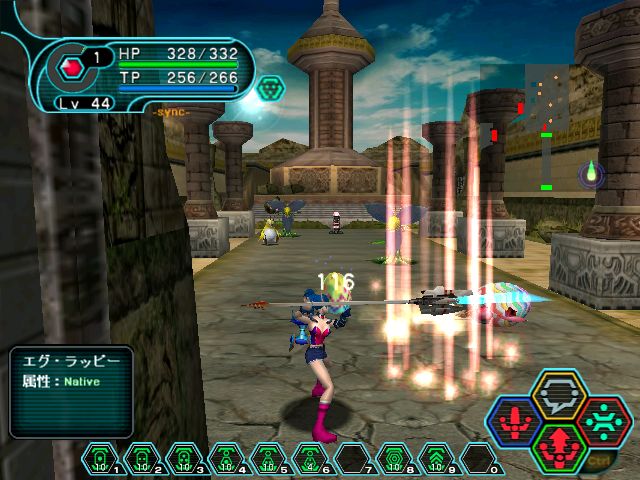Image resolution: width=640 pixels, height=480 pixels.
Task: Activate quick slot 3 item
Action: tap(184, 459)
